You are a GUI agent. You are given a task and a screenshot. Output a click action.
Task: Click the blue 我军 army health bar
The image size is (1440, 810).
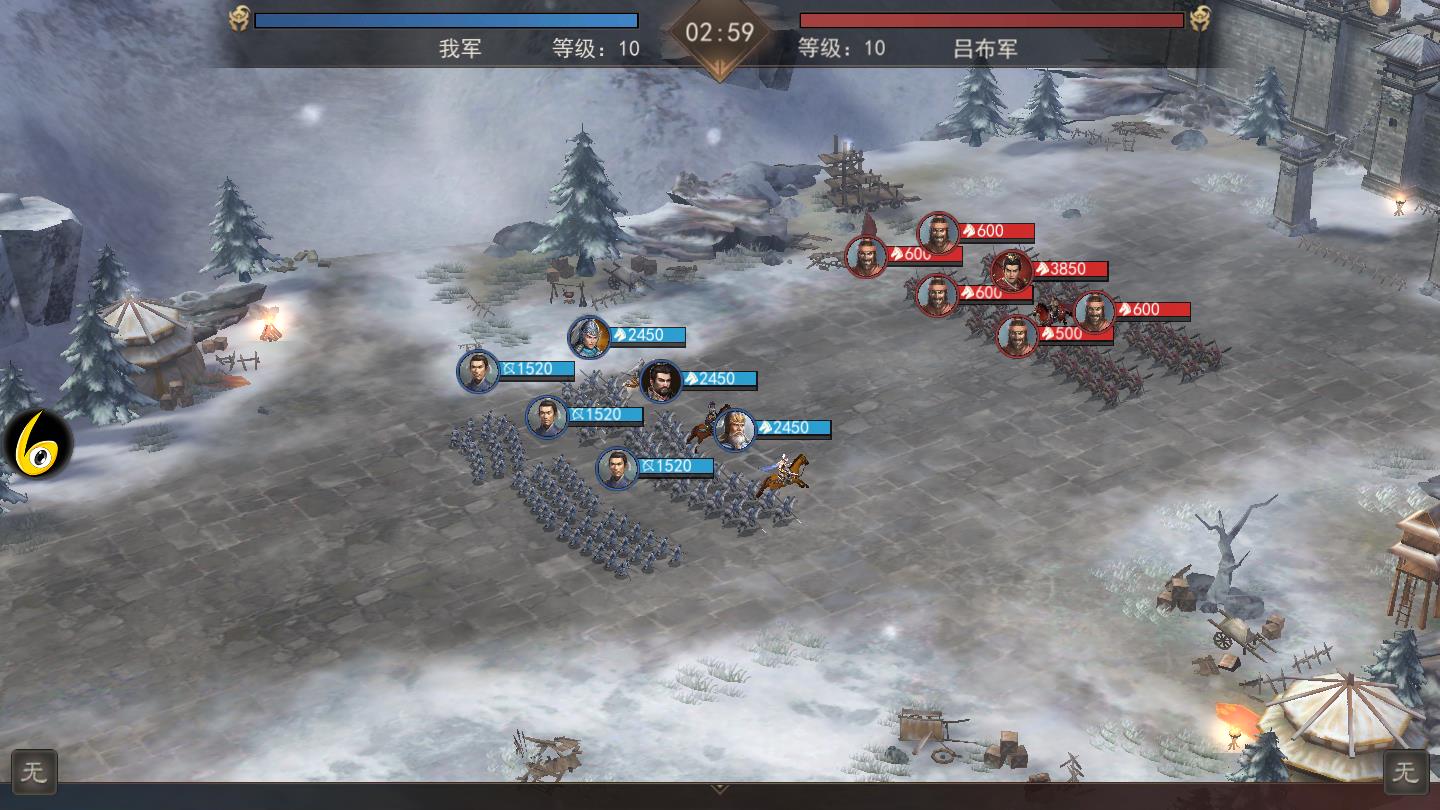(447, 20)
